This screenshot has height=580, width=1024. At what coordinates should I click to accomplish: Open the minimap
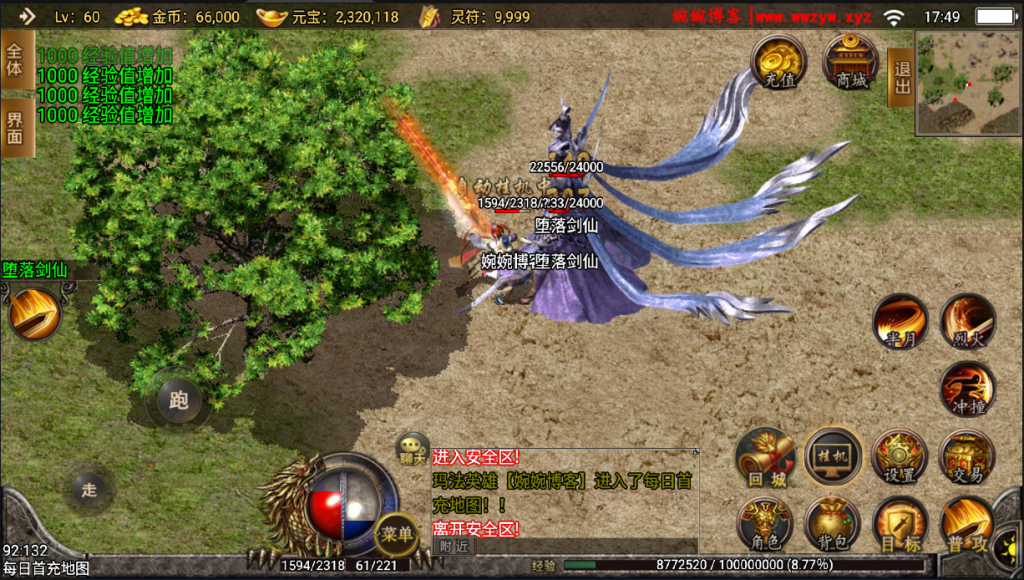tap(968, 83)
